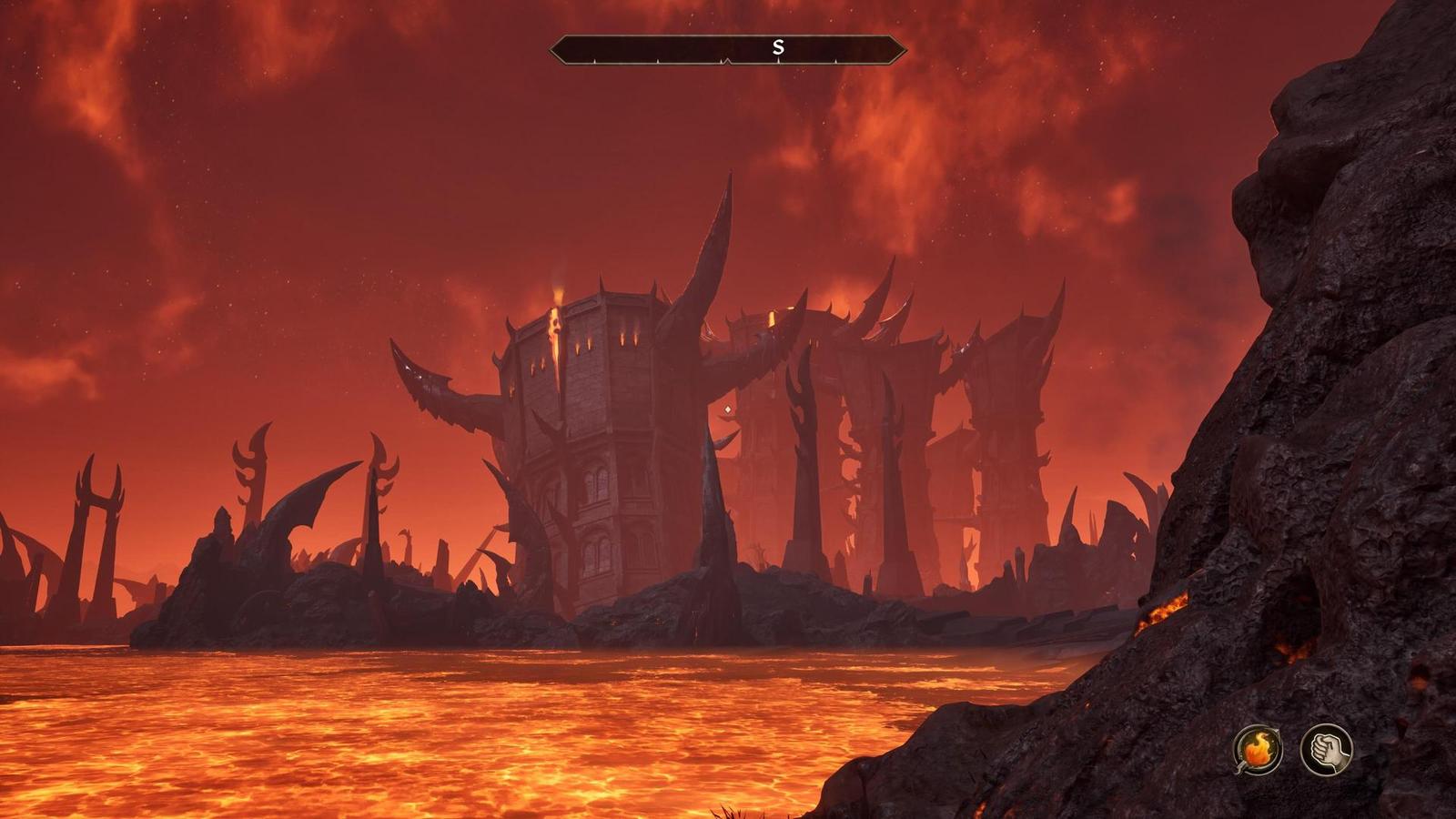Click the compass bar showing S
The width and height of the screenshot is (1456, 819).
point(728,49)
